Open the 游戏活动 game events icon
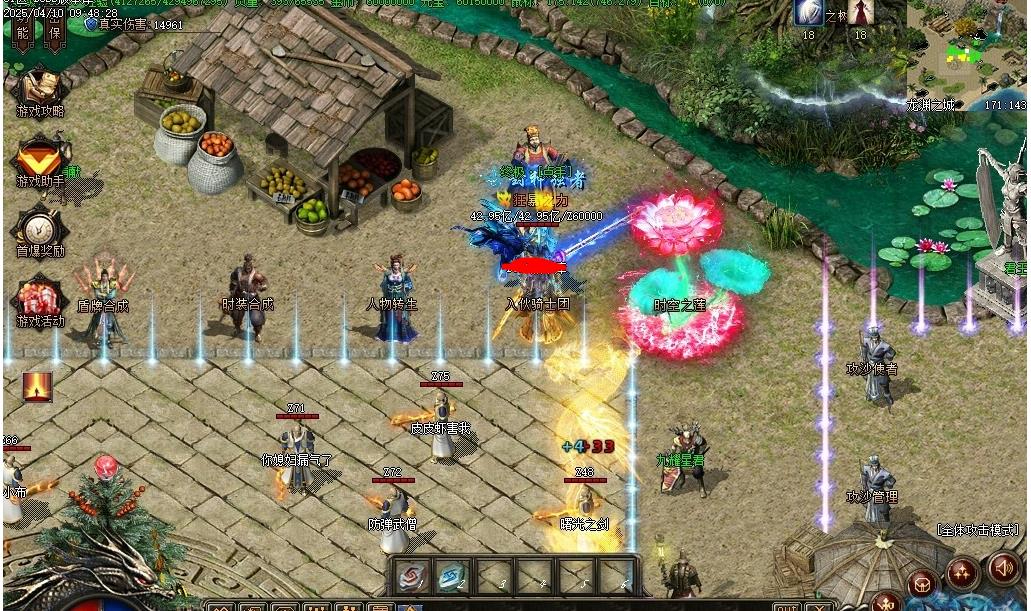 pyautogui.click(x=40, y=299)
